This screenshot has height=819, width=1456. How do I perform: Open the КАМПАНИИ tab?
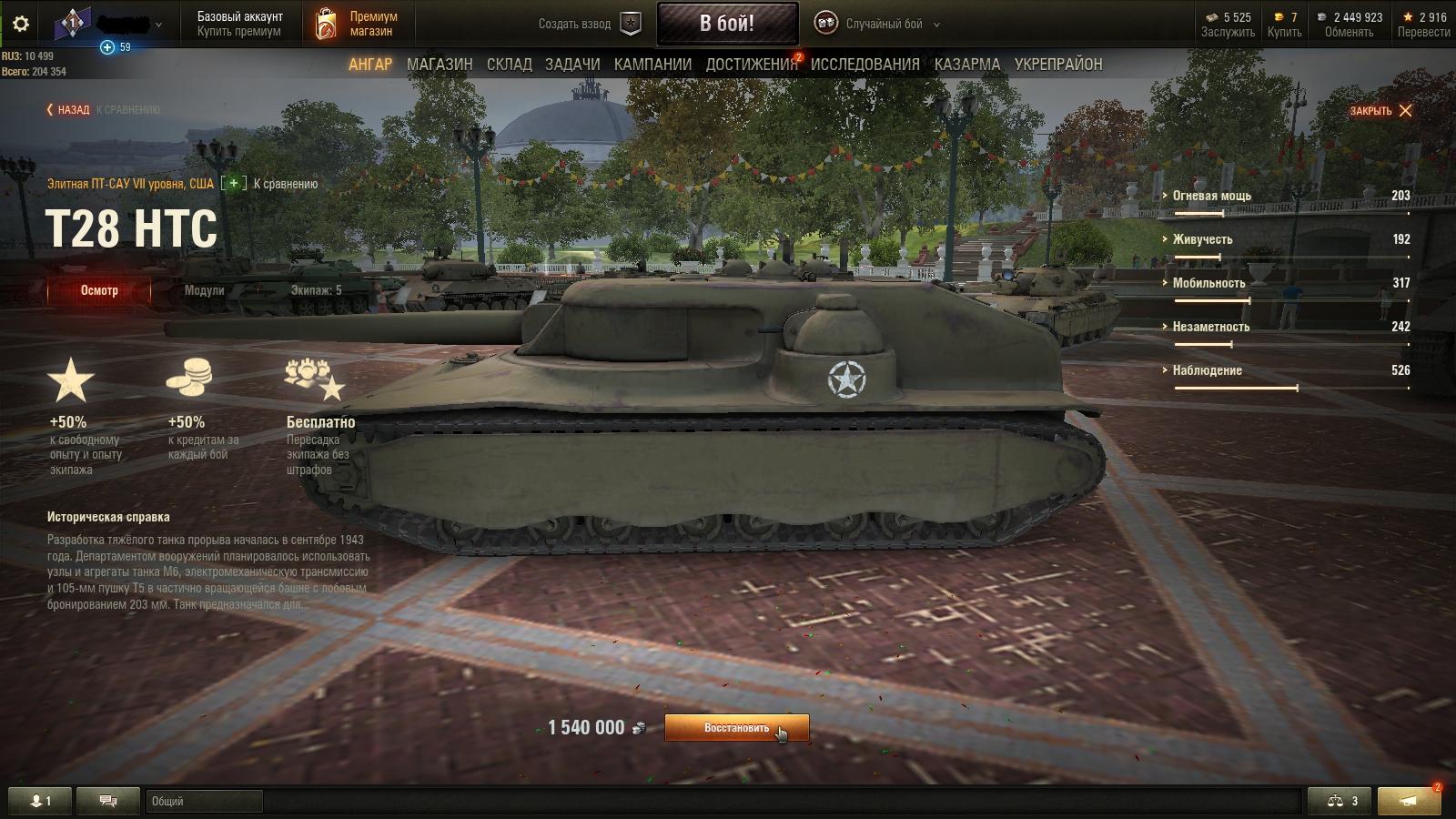(x=652, y=65)
